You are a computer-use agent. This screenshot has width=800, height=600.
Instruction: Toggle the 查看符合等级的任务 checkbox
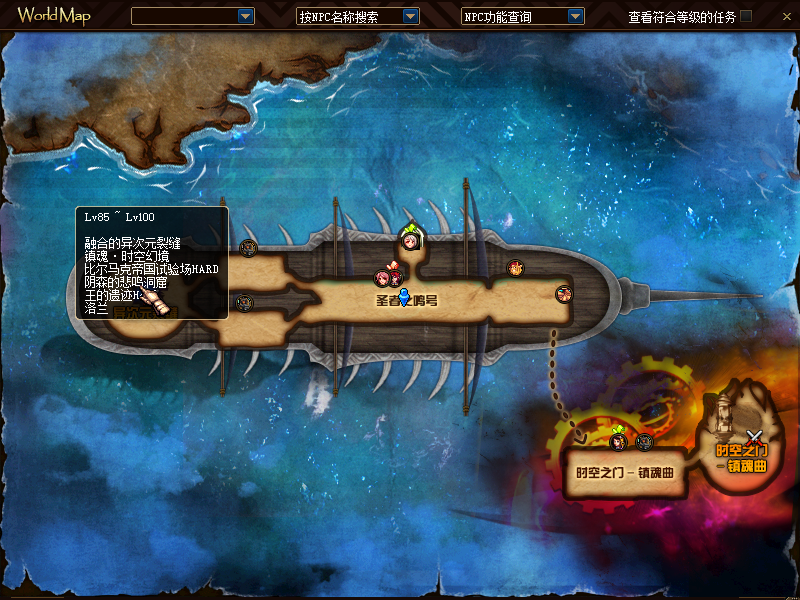pos(746,16)
